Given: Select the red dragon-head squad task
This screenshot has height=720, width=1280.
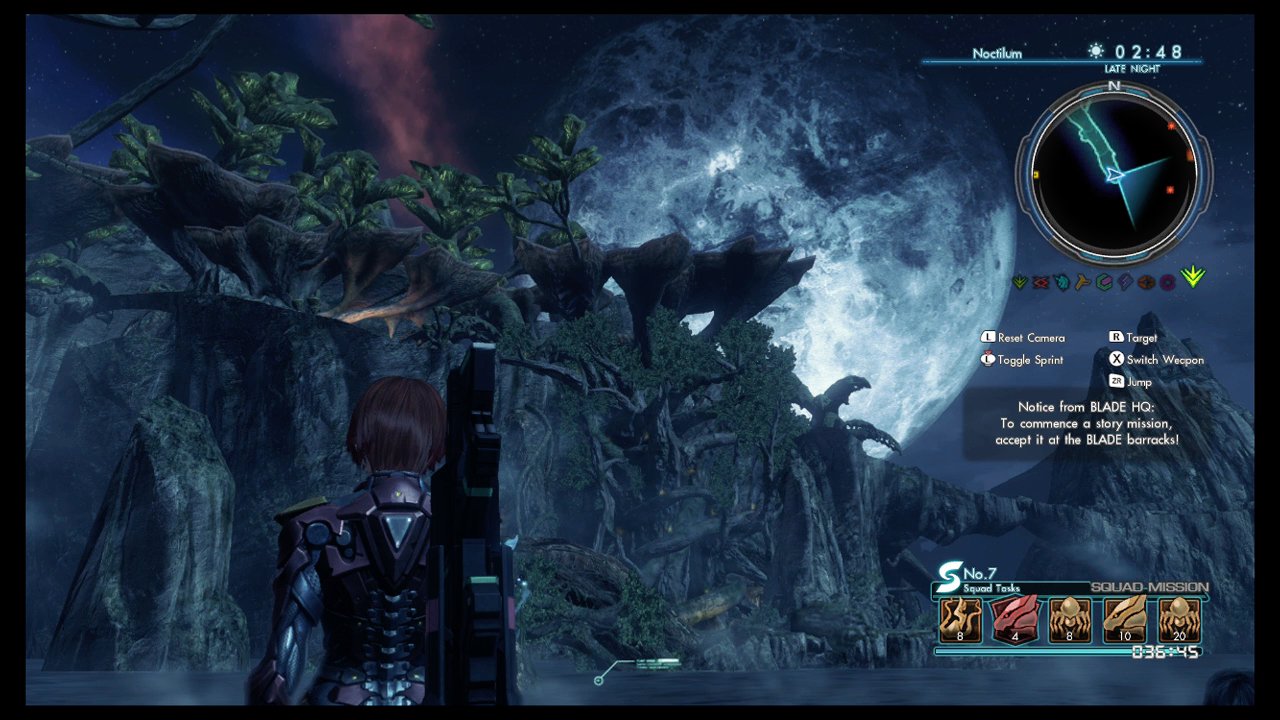Looking at the screenshot, I should [x=1014, y=620].
